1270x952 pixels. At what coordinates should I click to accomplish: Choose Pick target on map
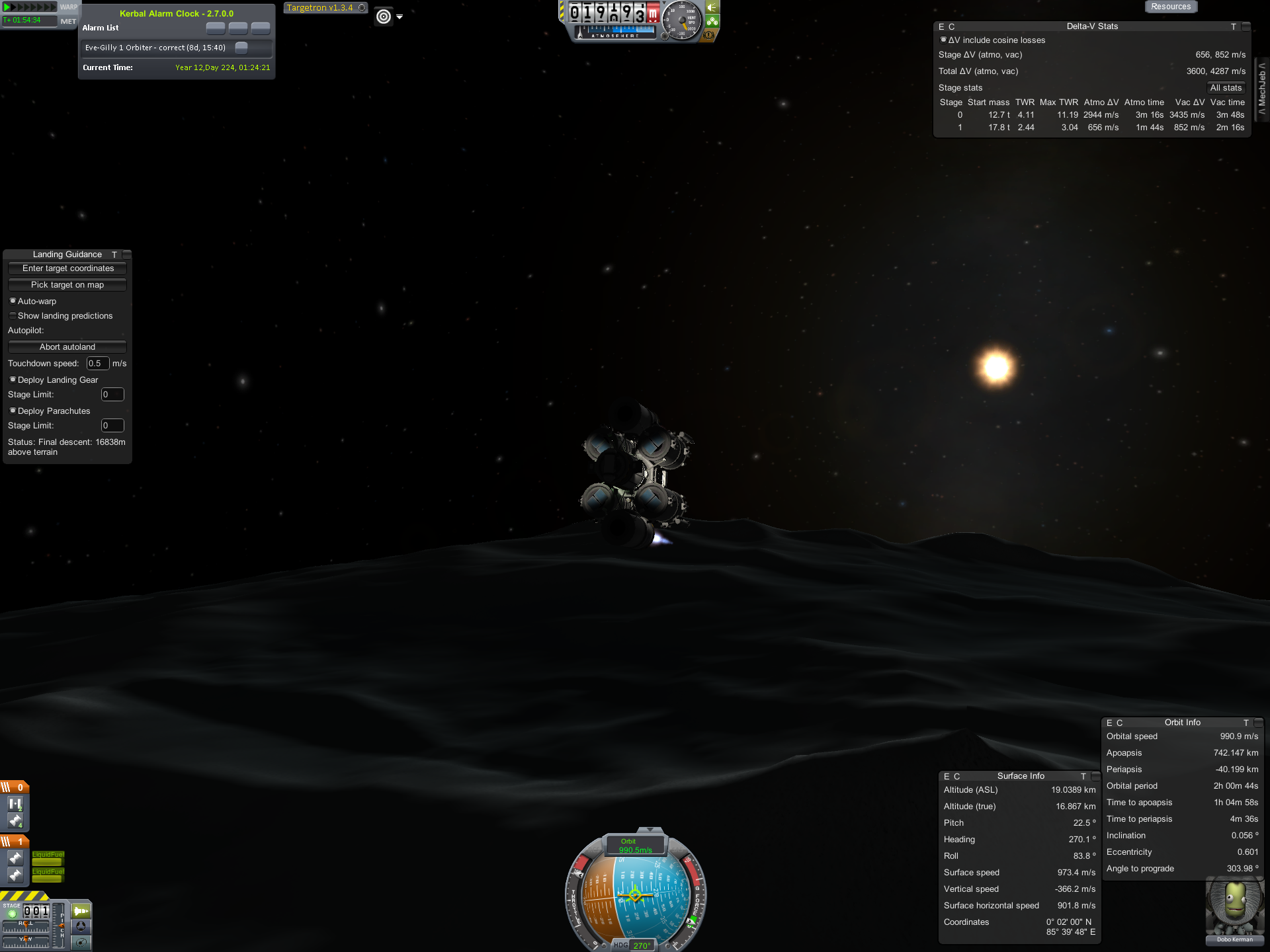67,285
